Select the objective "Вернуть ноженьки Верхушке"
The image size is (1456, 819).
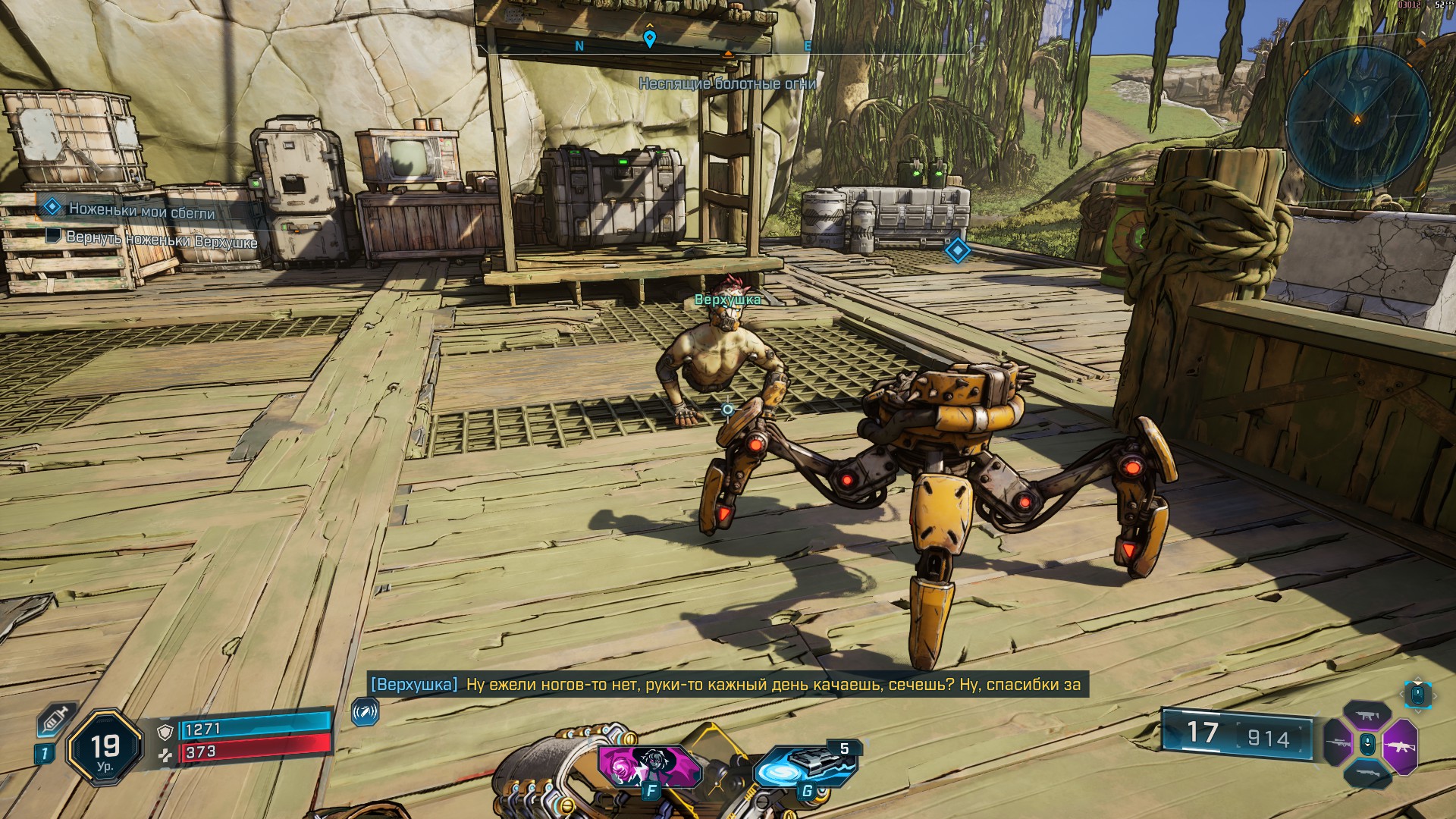(x=162, y=239)
